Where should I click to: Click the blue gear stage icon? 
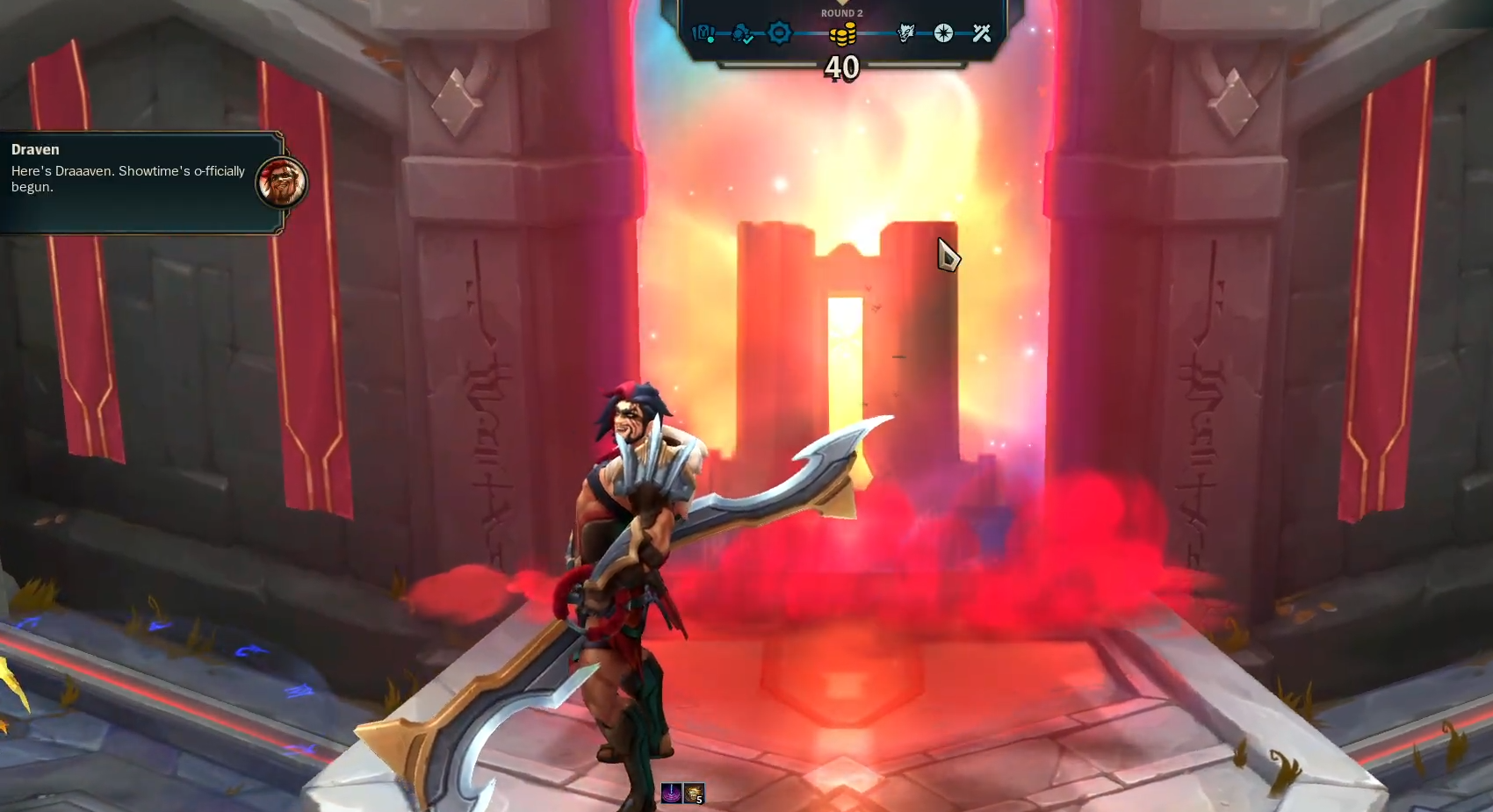[x=779, y=33]
